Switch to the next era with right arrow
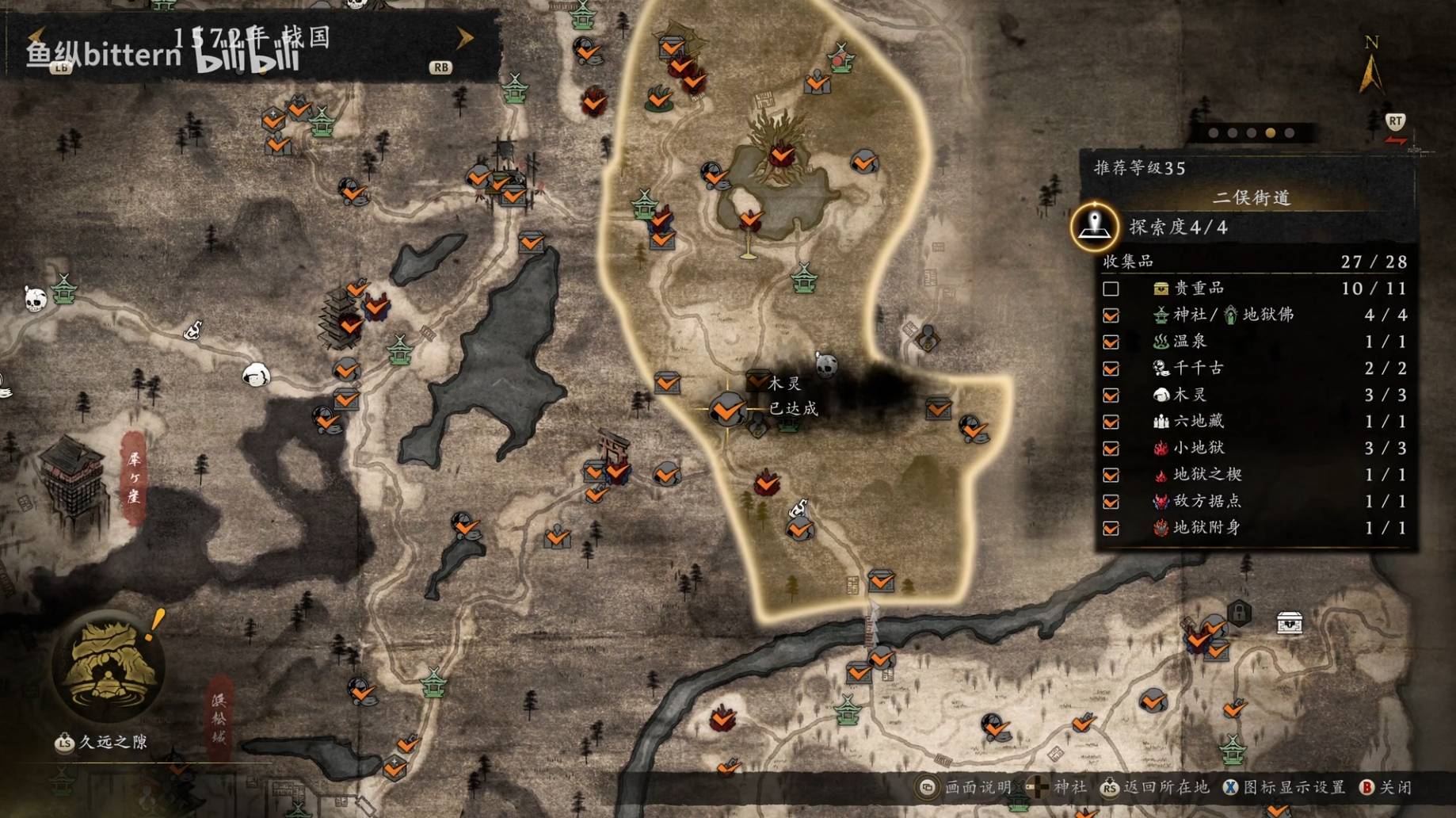The width and height of the screenshot is (1456, 818). coord(464,37)
